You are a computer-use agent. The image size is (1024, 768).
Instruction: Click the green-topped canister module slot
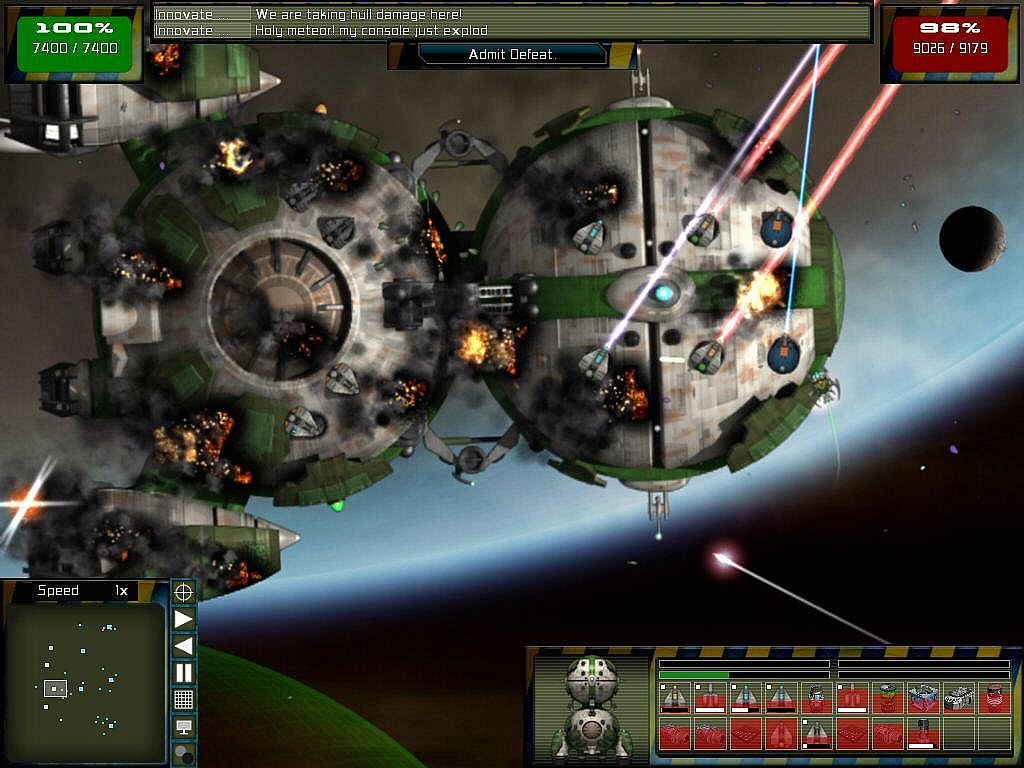click(887, 698)
